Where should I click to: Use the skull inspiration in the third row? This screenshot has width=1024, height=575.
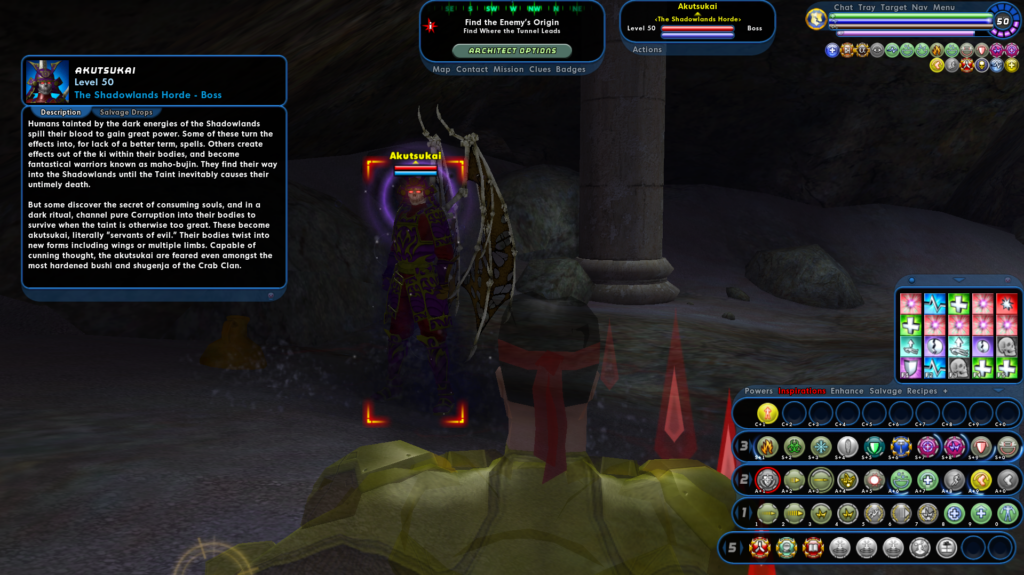1006,346
